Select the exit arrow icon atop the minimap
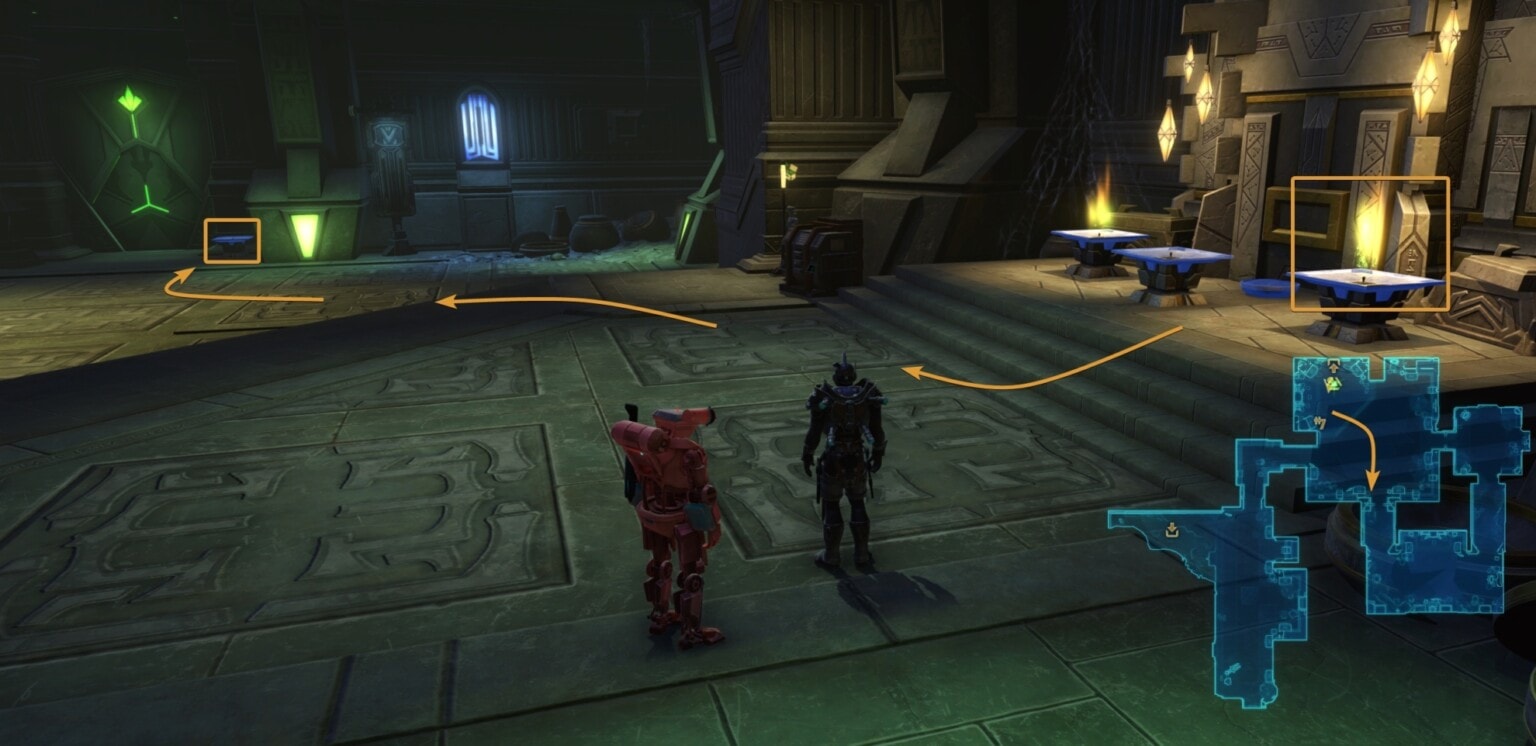This screenshot has width=1536, height=746. click(x=1333, y=364)
